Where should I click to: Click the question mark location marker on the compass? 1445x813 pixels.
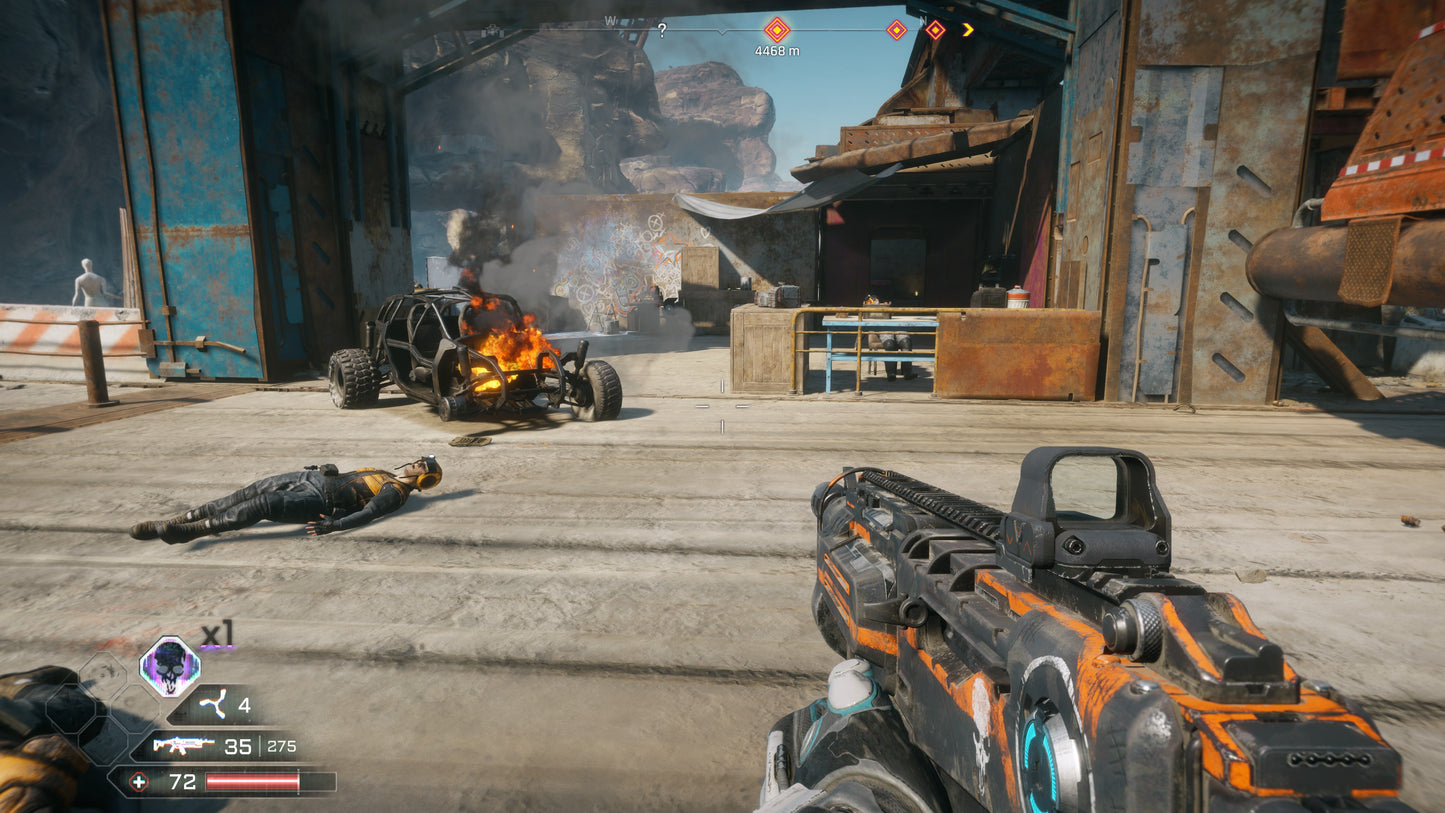coord(662,28)
